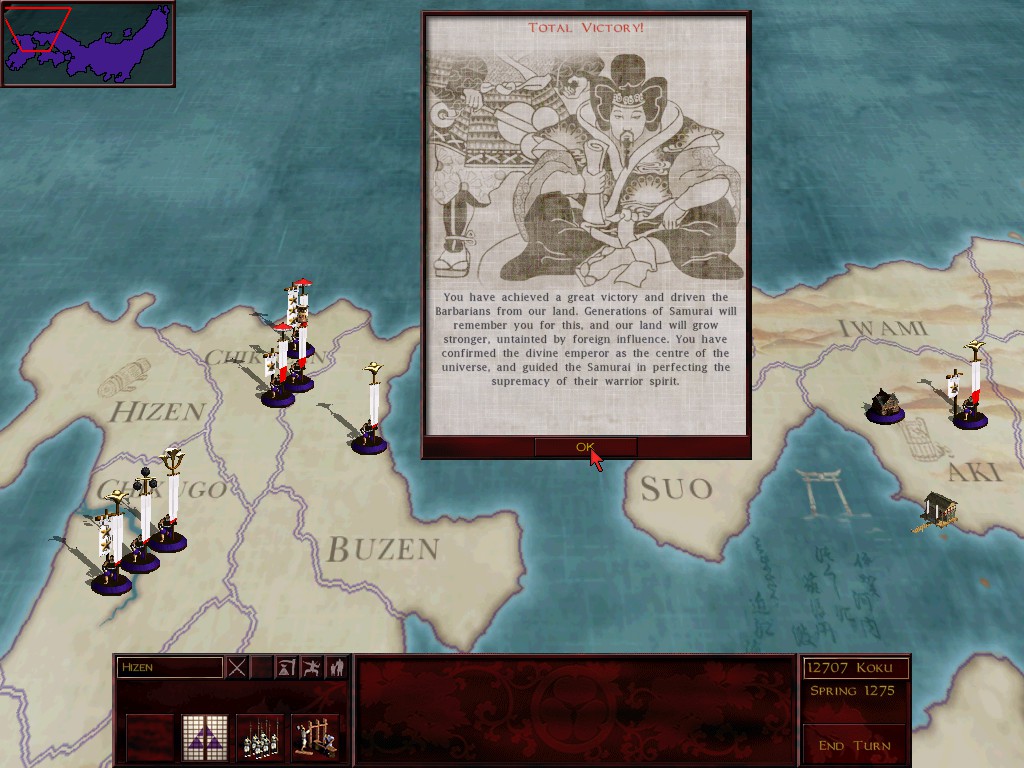This screenshot has height=768, width=1024.
Task: Click the campaign minimap of Japan
Action: [x=88, y=44]
